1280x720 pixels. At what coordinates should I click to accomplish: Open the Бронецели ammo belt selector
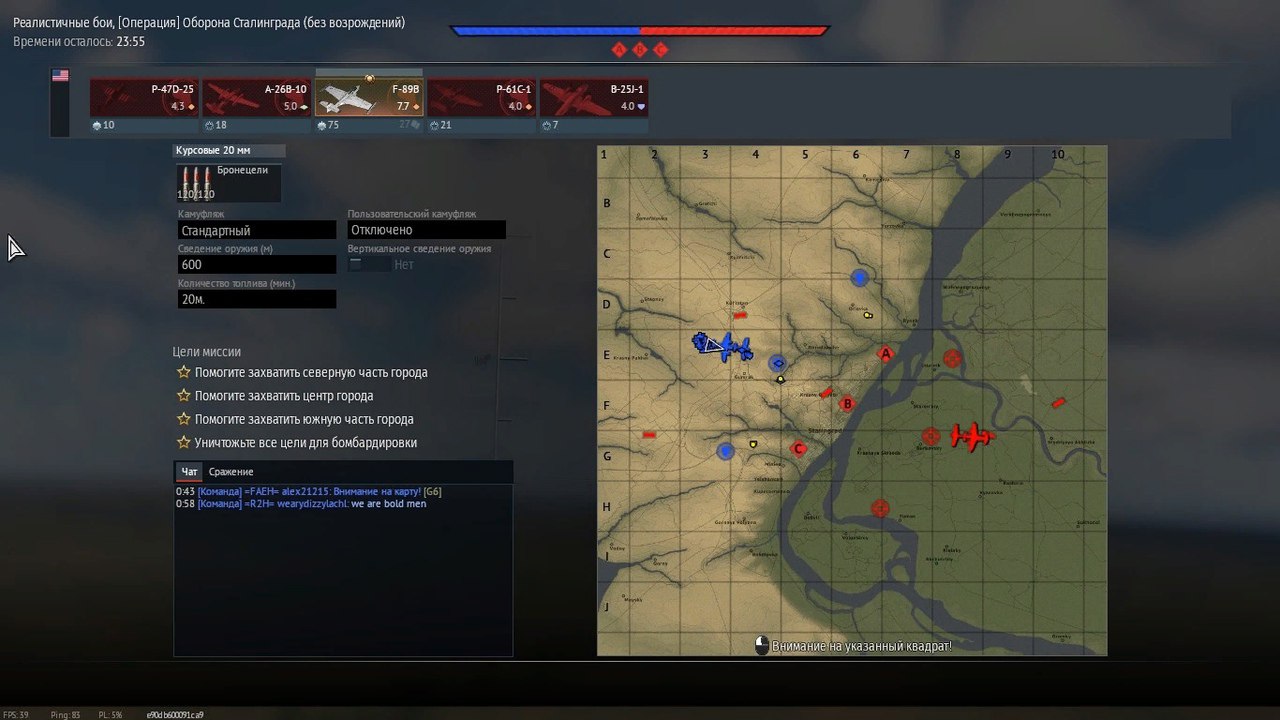click(x=228, y=183)
